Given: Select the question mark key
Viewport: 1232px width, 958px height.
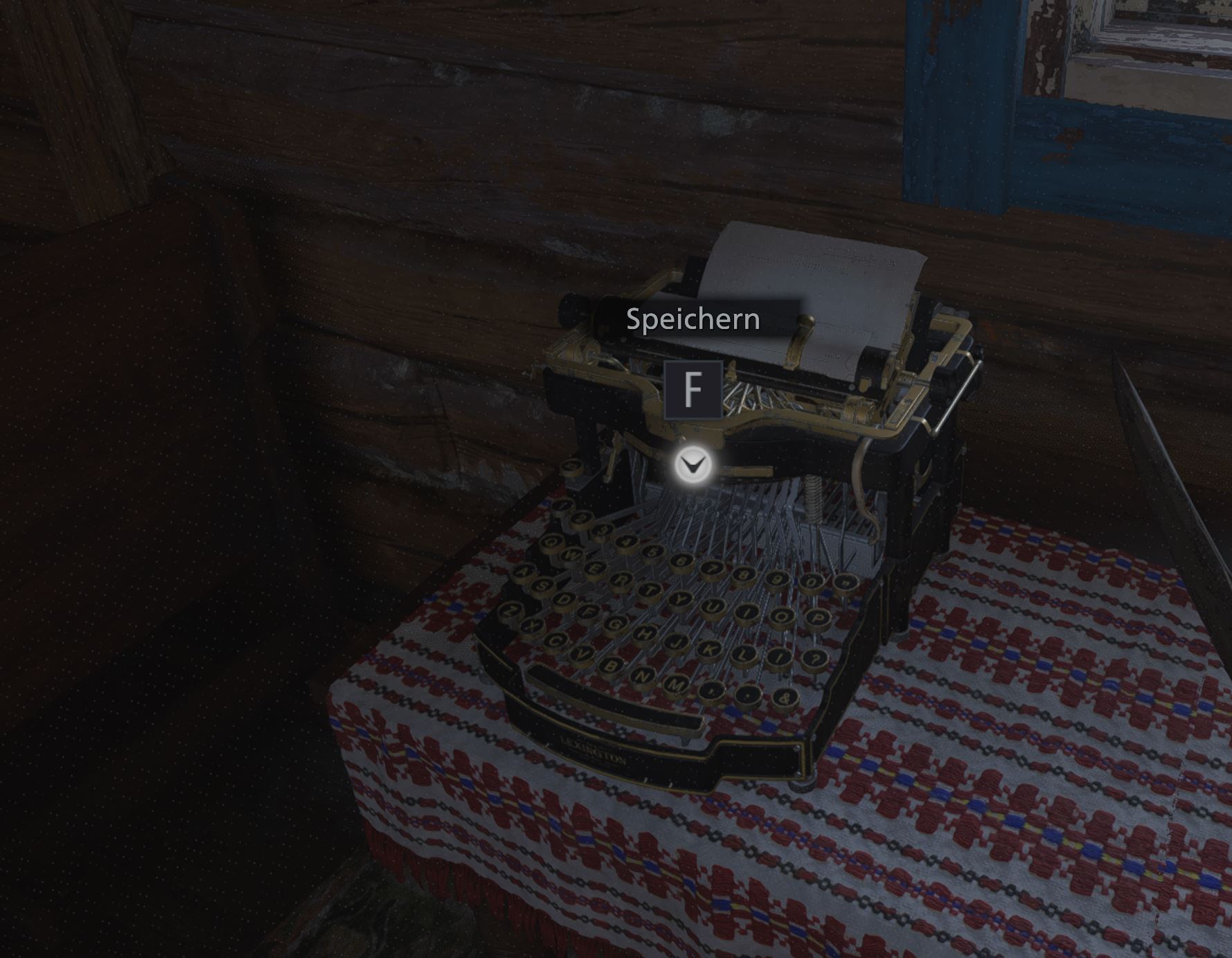Looking at the screenshot, I should pyautogui.click(x=814, y=659).
